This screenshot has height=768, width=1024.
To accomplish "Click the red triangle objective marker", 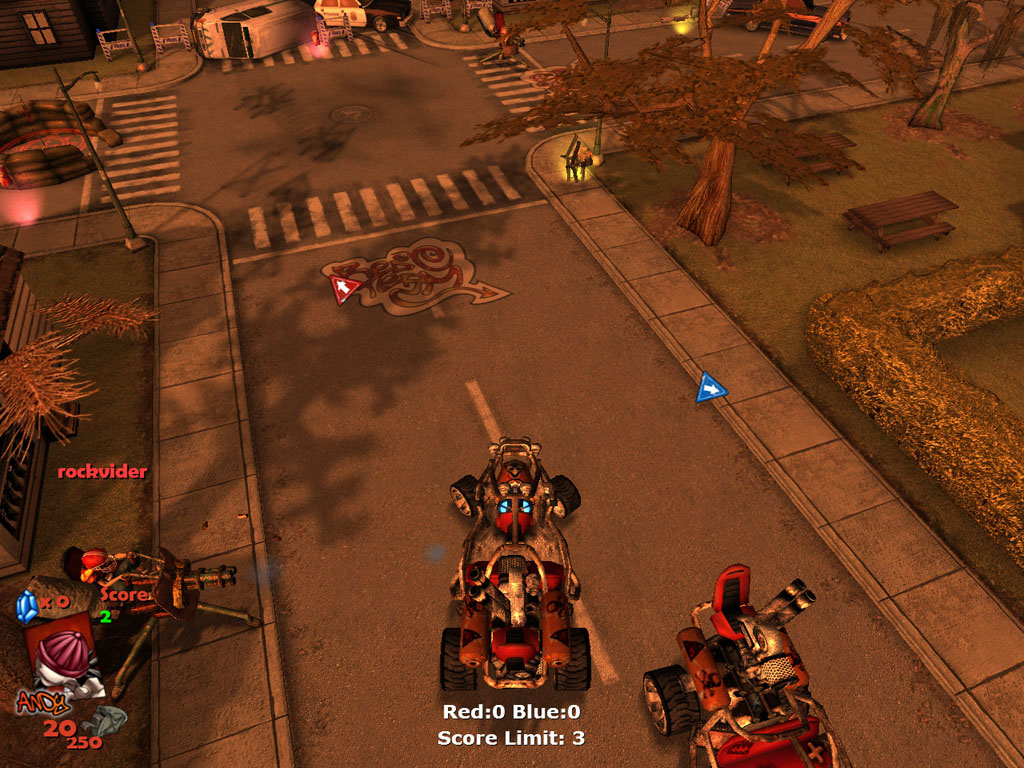I will click(x=345, y=290).
